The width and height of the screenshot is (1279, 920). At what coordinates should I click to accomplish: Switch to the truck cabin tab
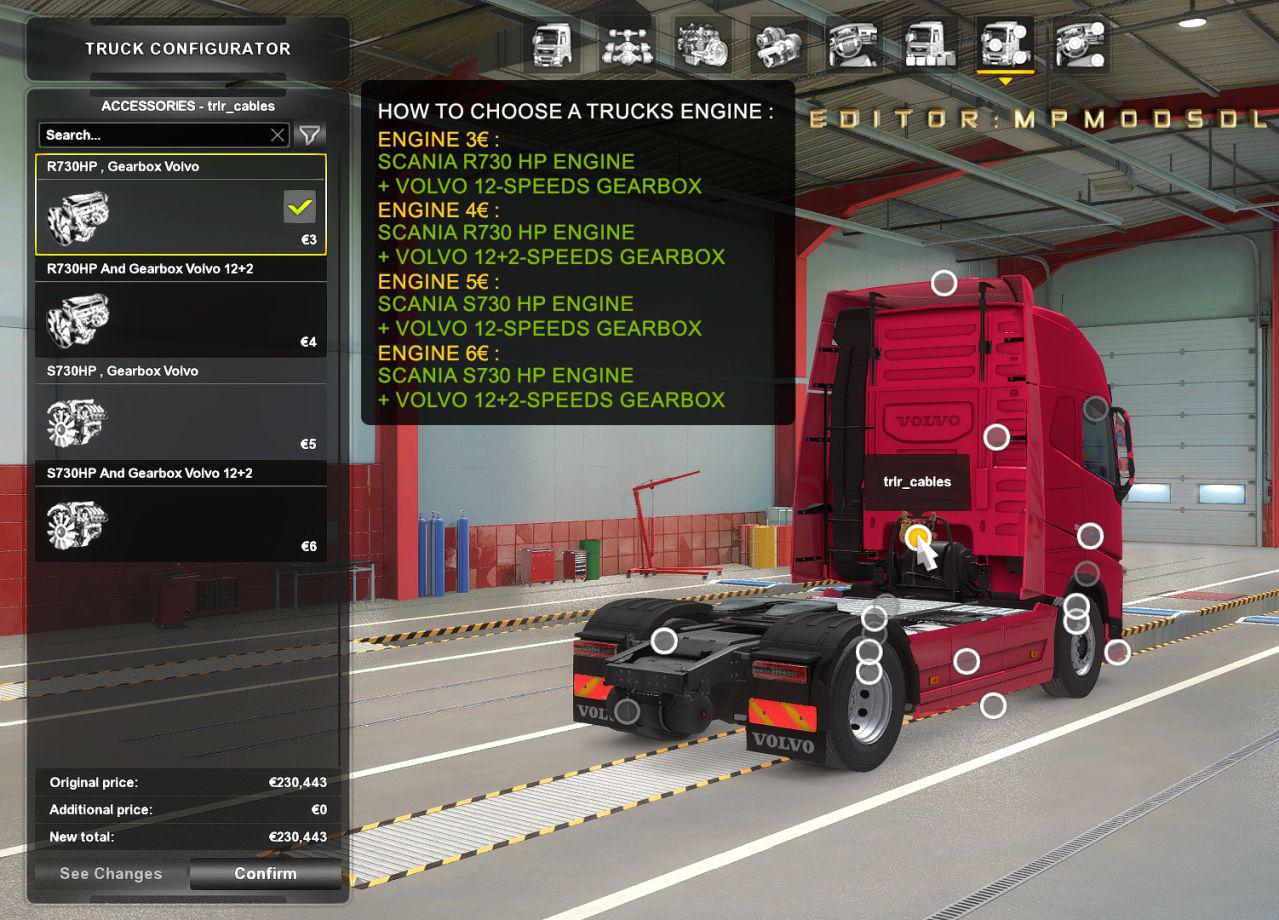(x=552, y=45)
